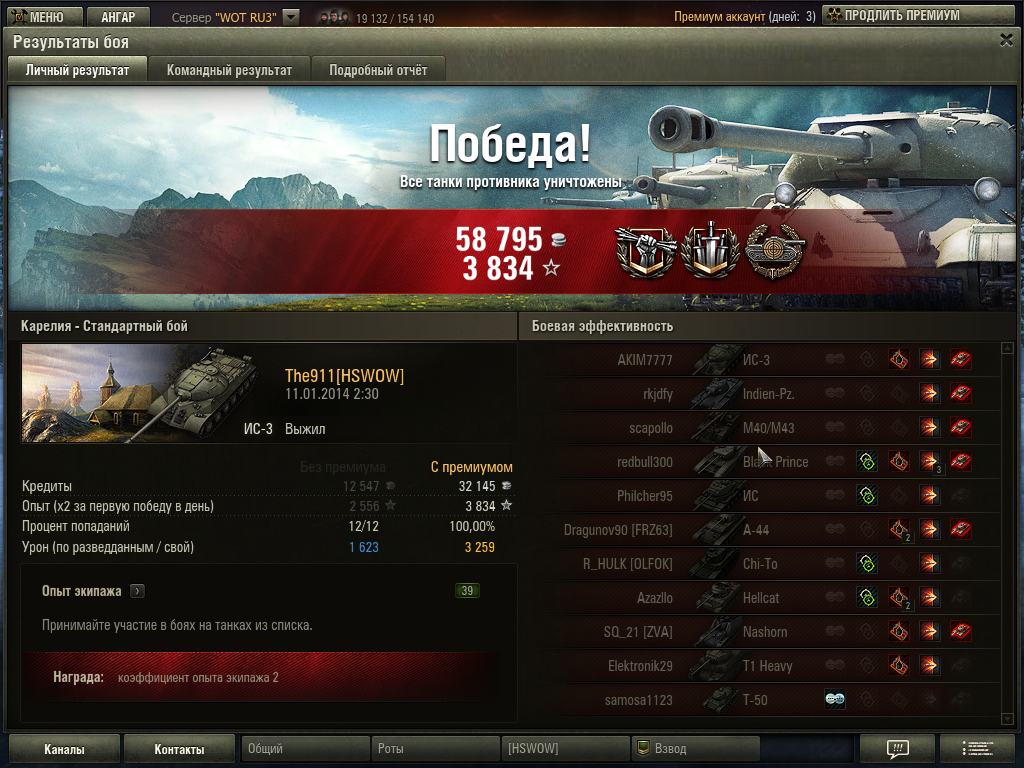This screenshot has width=1024, height=768.
Task: Open the [HSWOW] clan chat tab
Action: [565, 749]
